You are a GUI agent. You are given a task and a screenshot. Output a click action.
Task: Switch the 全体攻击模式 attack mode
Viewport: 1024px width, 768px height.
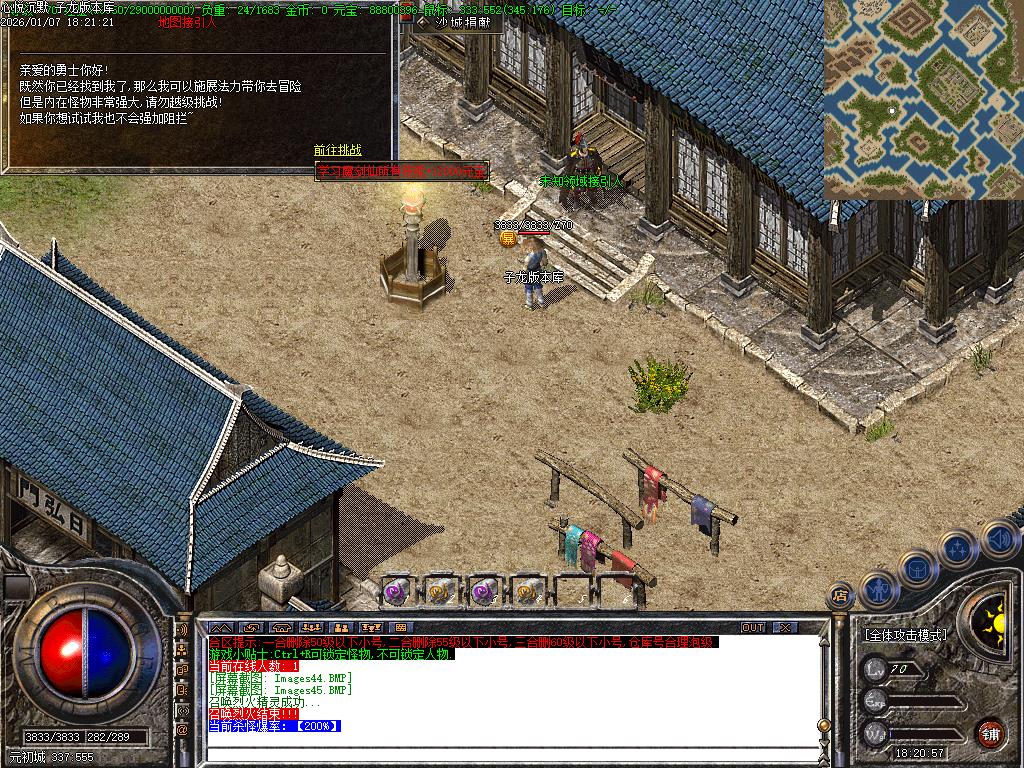pos(905,635)
